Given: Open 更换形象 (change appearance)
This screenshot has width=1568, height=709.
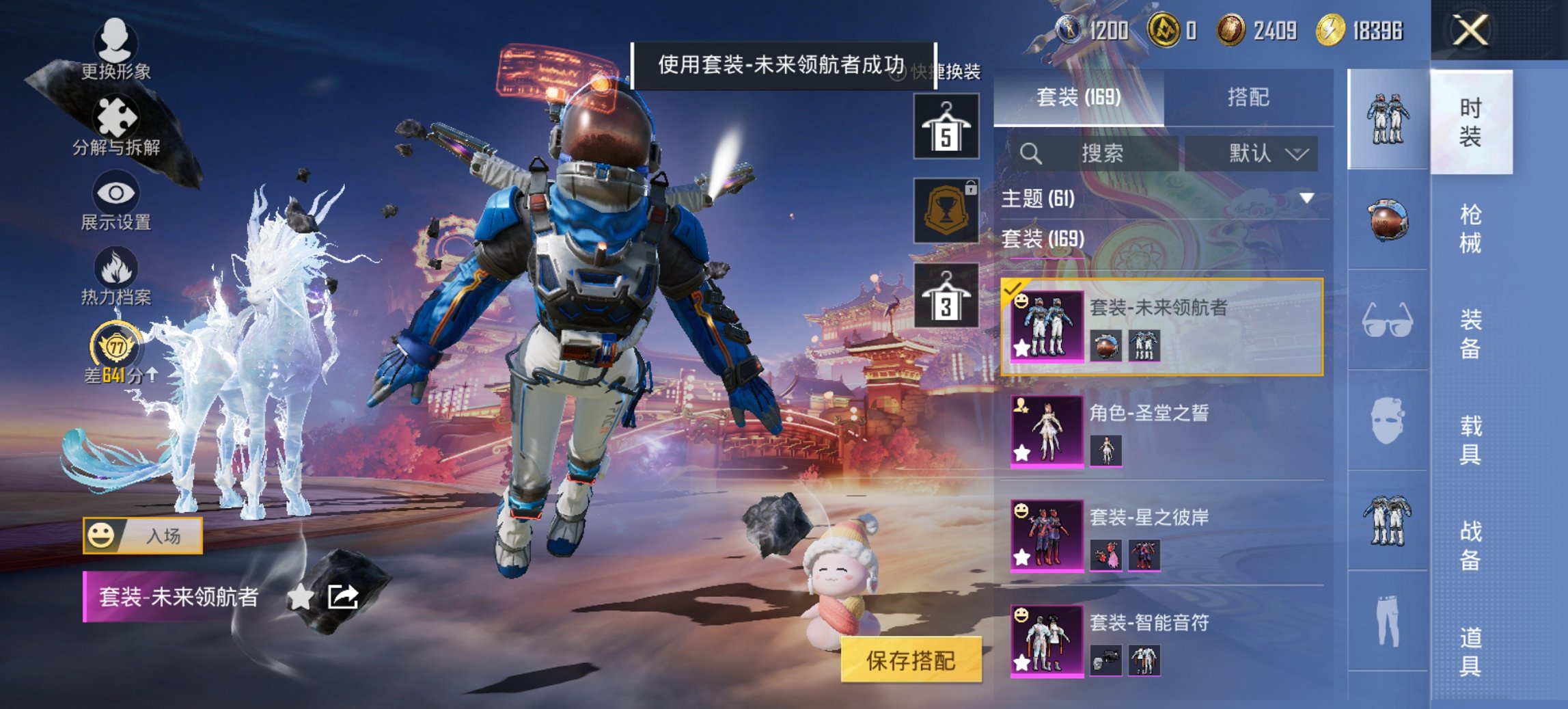Looking at the screenshot, I should (116, 48).
